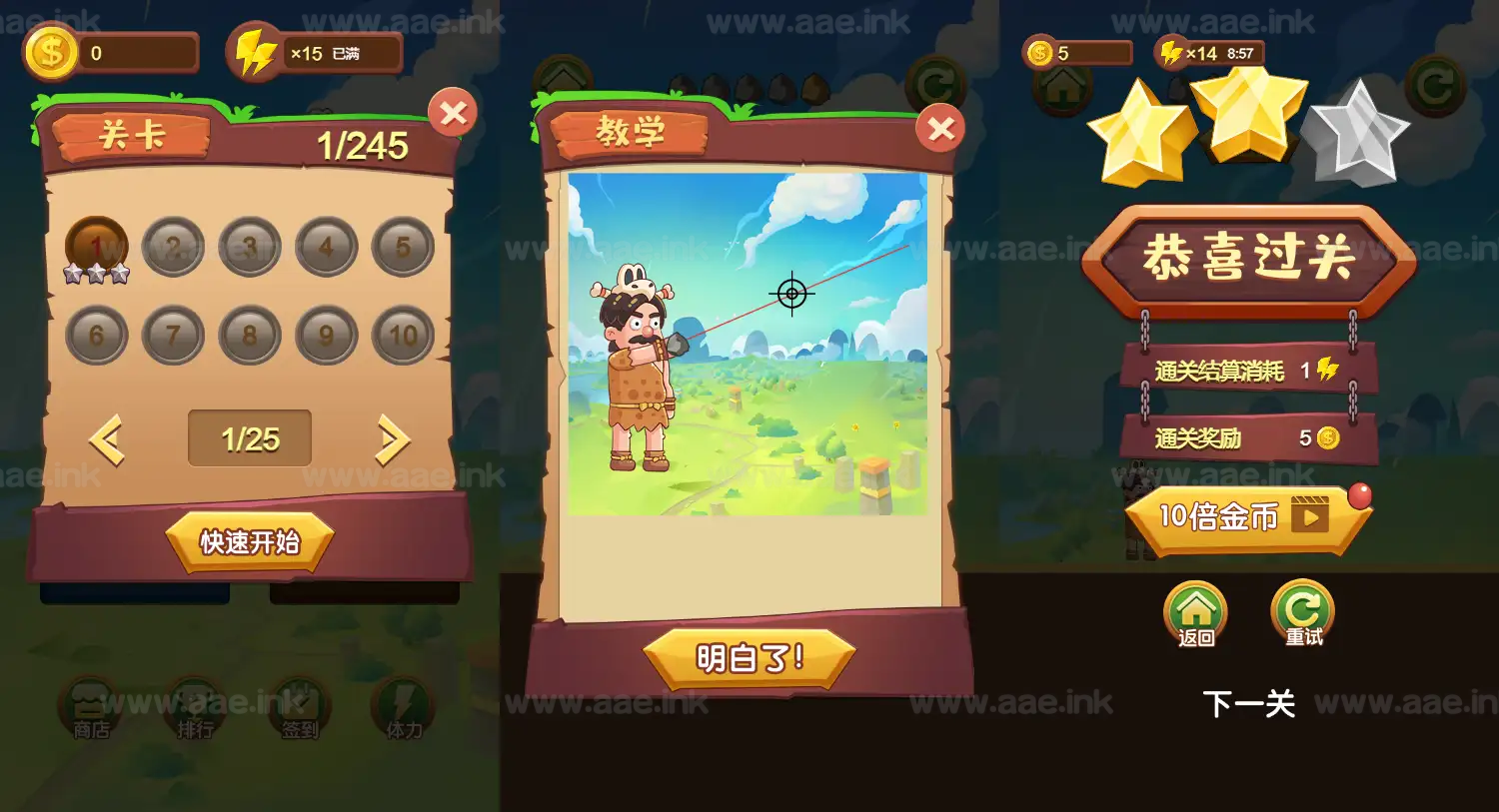Open the 签到 sign-in icon
Viewport: 1499px width, 812px height.
299,712
